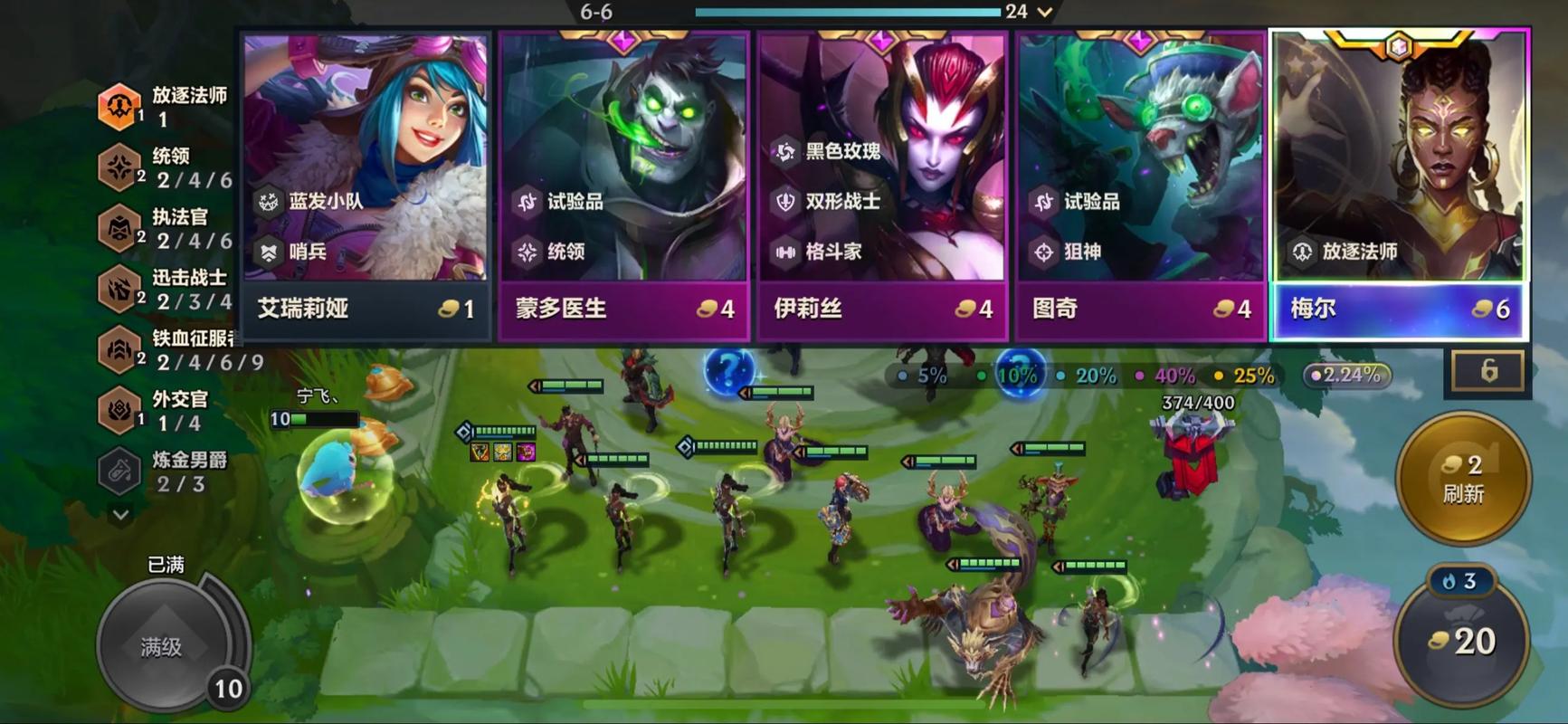This screenshot has height=724, width=1568.
Task: View the 执法官 trait entry
Action: pos(165,228)
